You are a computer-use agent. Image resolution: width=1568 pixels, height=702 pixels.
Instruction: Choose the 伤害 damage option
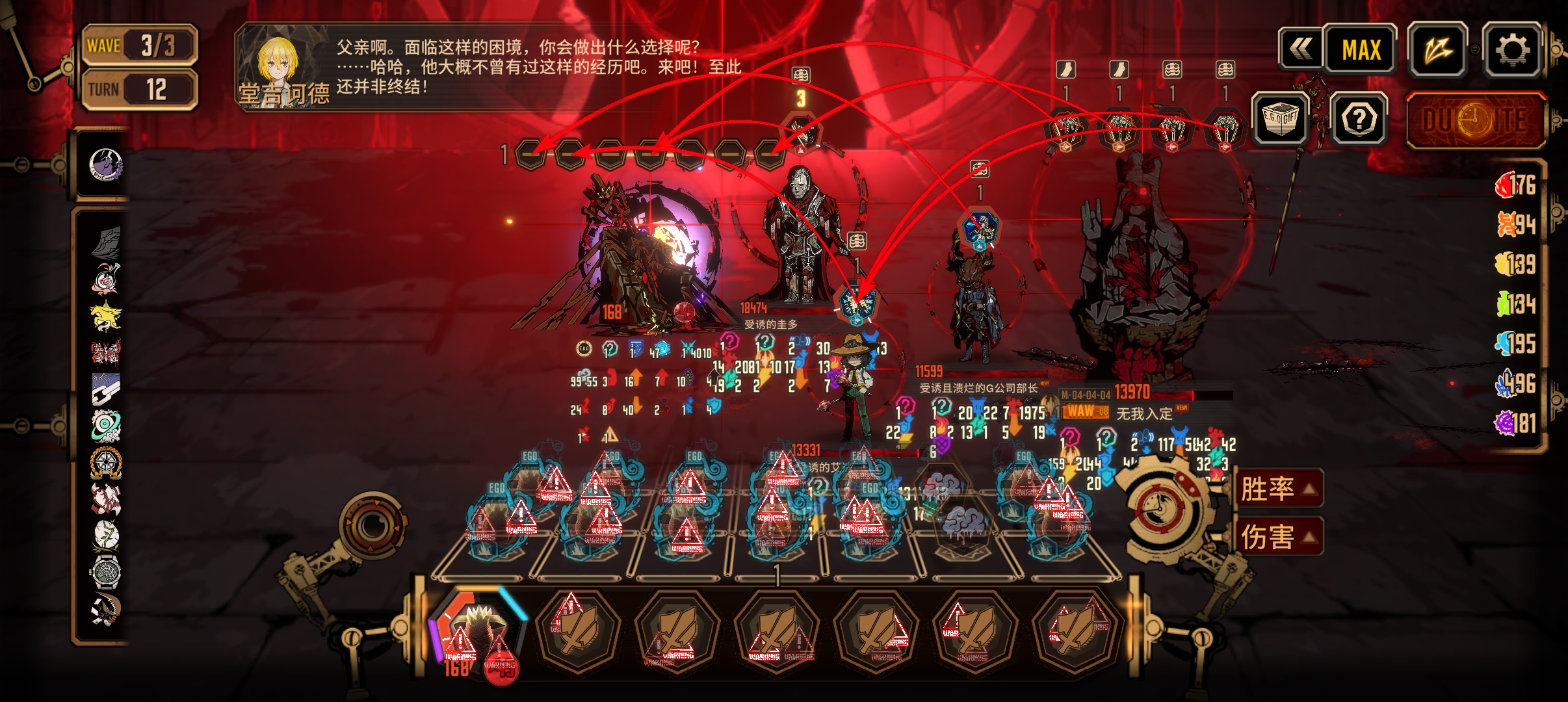(x=1278, y=537)
